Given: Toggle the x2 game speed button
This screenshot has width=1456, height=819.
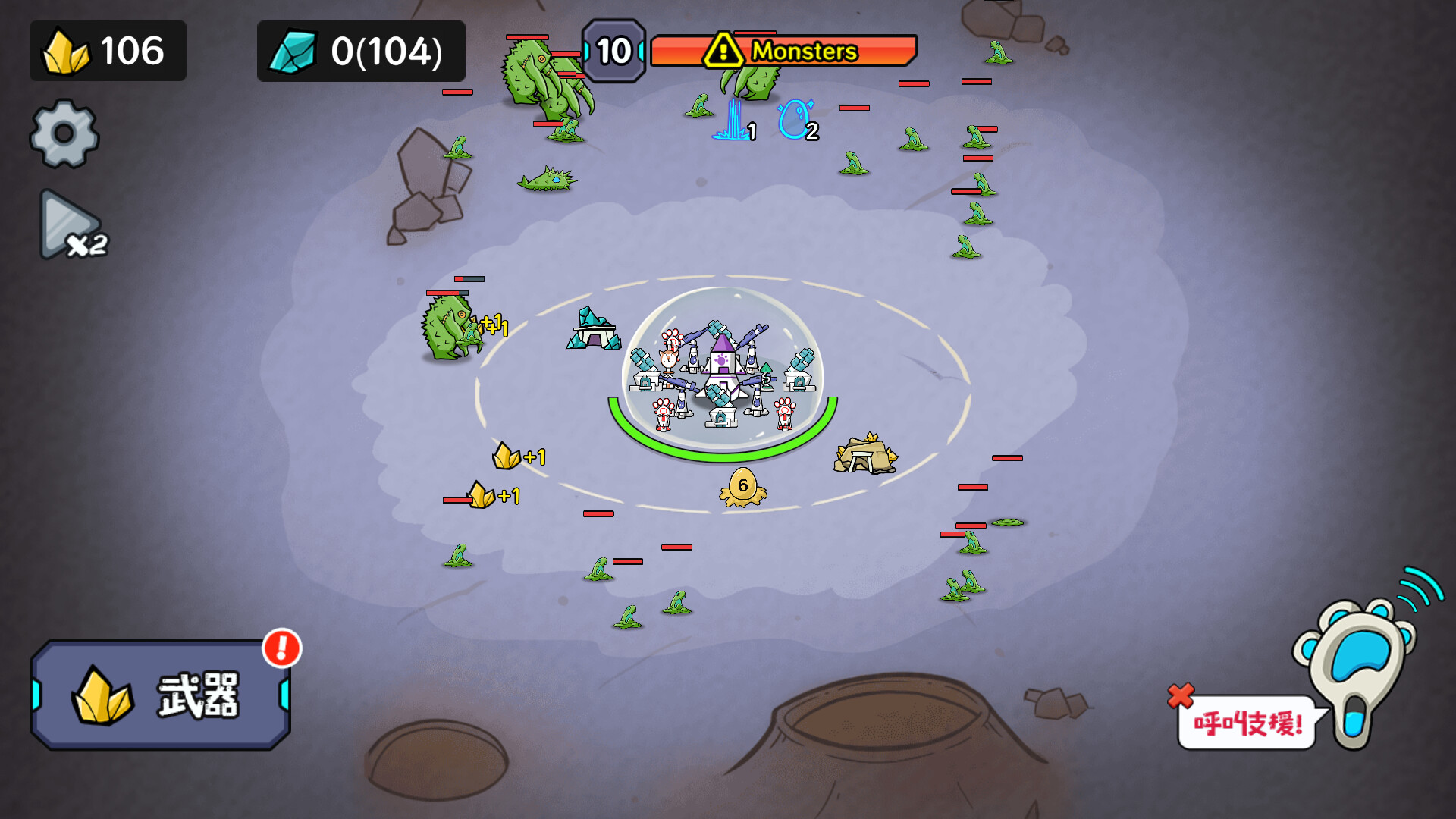Looking at the screenshot, I should tap(72, 227).
